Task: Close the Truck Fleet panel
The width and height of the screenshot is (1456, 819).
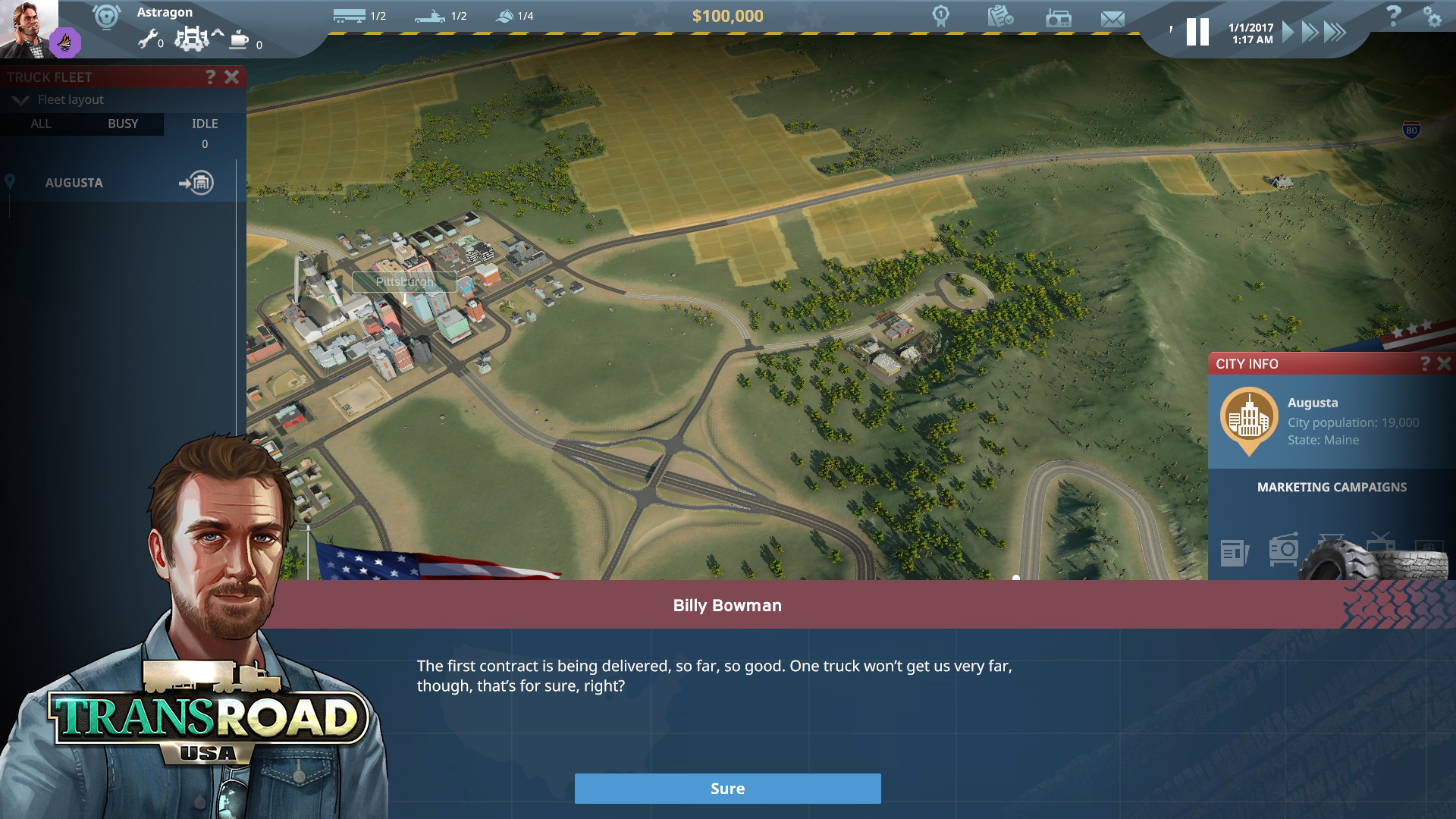Action: click(232, 77)
